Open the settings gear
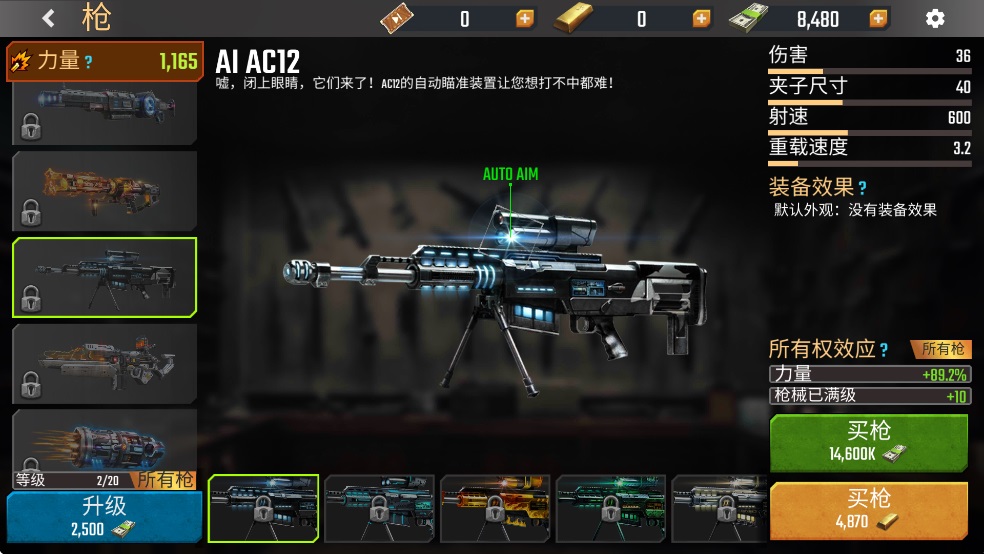This screenshot has width=984, height=554. (x=935, y=18)
